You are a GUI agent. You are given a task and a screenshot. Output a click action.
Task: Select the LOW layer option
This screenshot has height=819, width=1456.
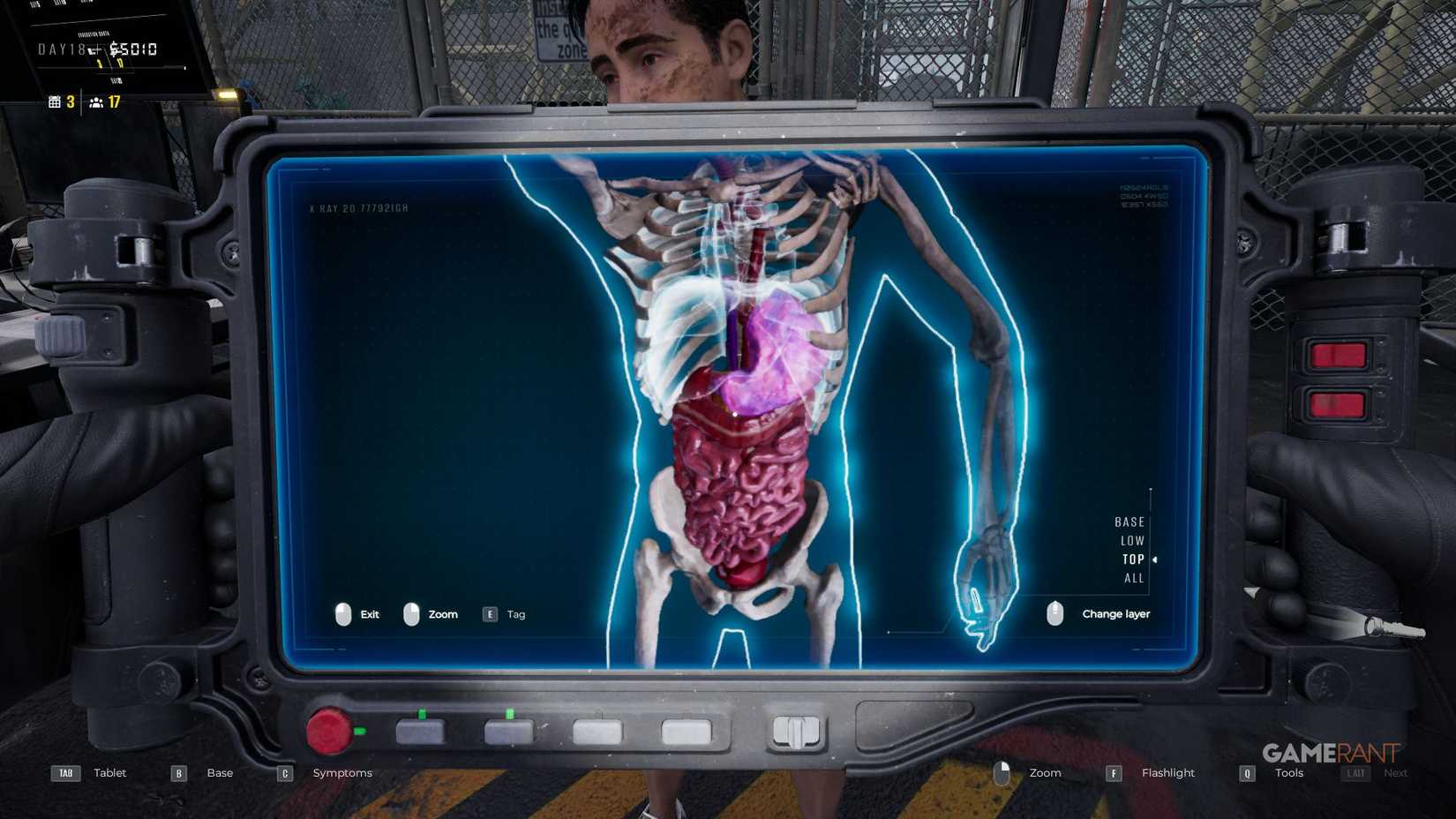point(1131,540)
